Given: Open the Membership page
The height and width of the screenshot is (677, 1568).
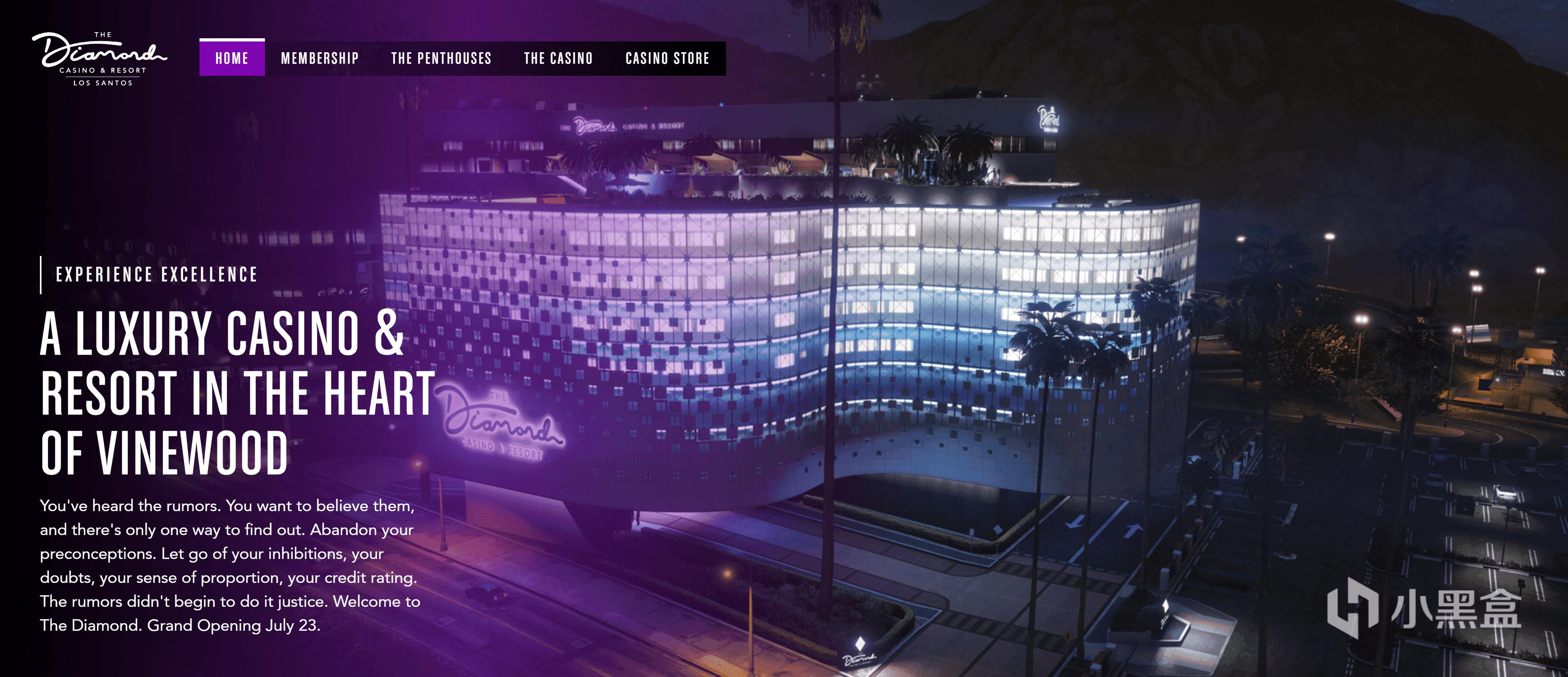Looking at the screenshot, I should tap(320, 58).
